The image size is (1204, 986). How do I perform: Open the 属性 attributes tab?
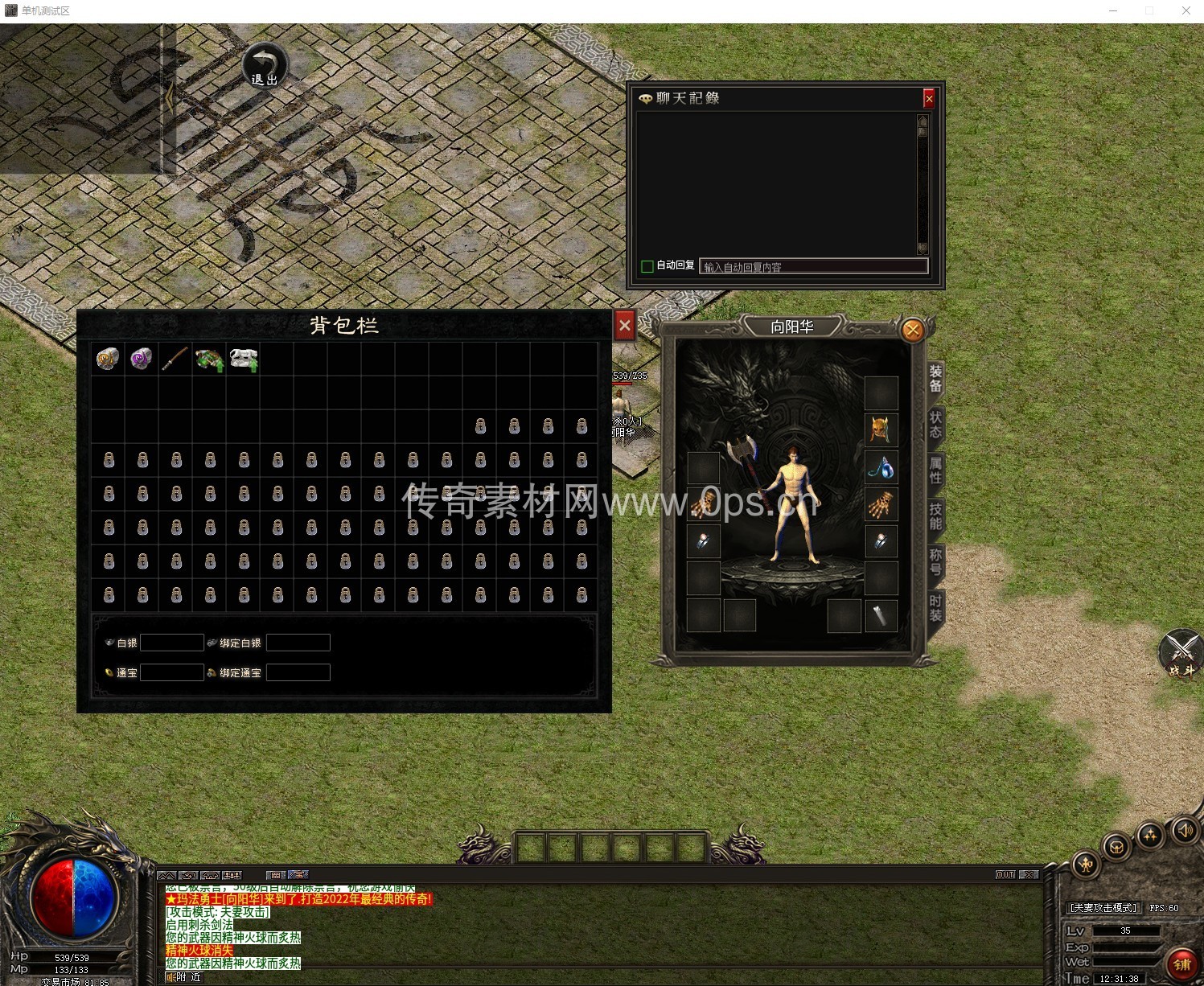(935, 470)
